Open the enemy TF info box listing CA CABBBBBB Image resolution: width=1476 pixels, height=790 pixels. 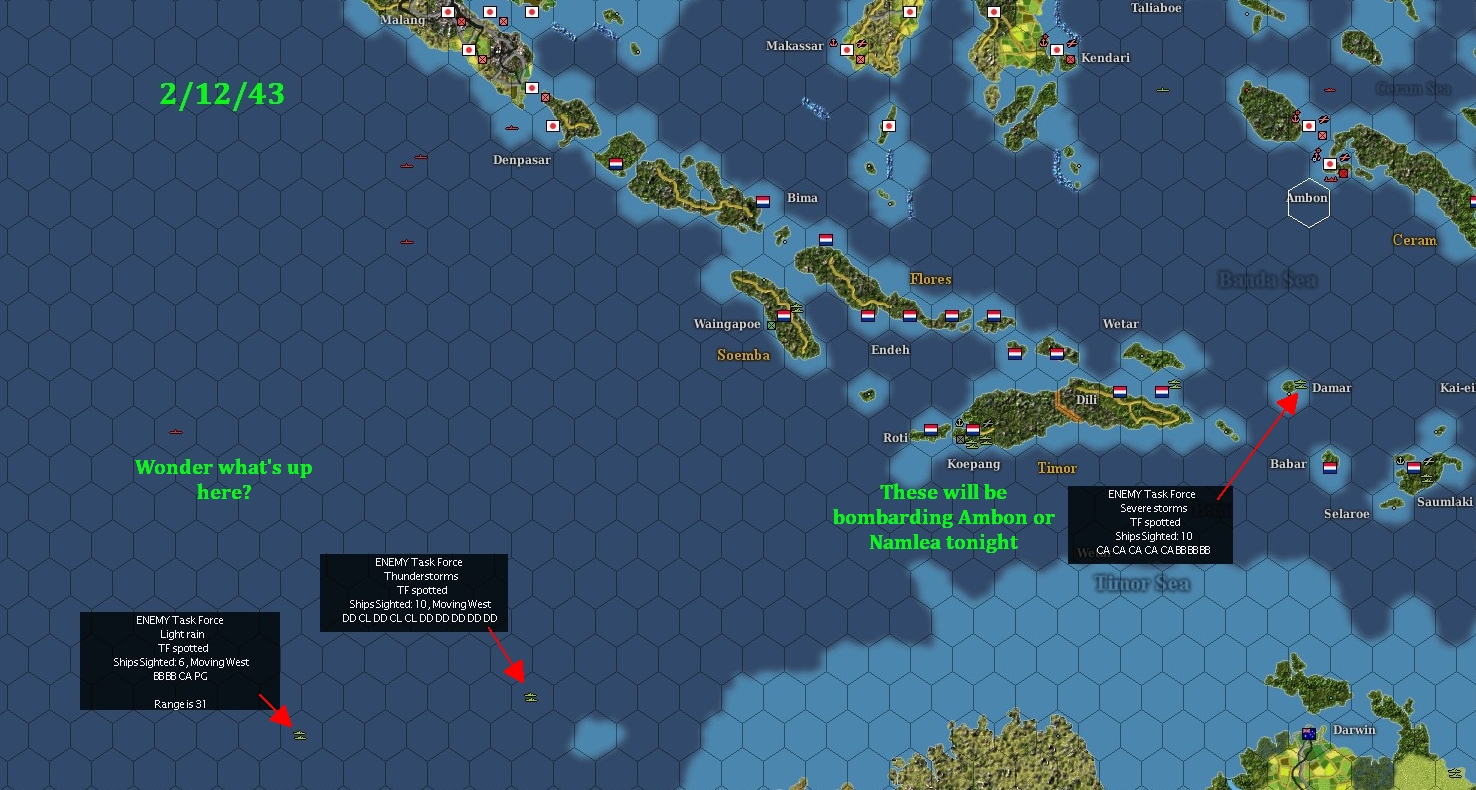tap(1150, 524)
